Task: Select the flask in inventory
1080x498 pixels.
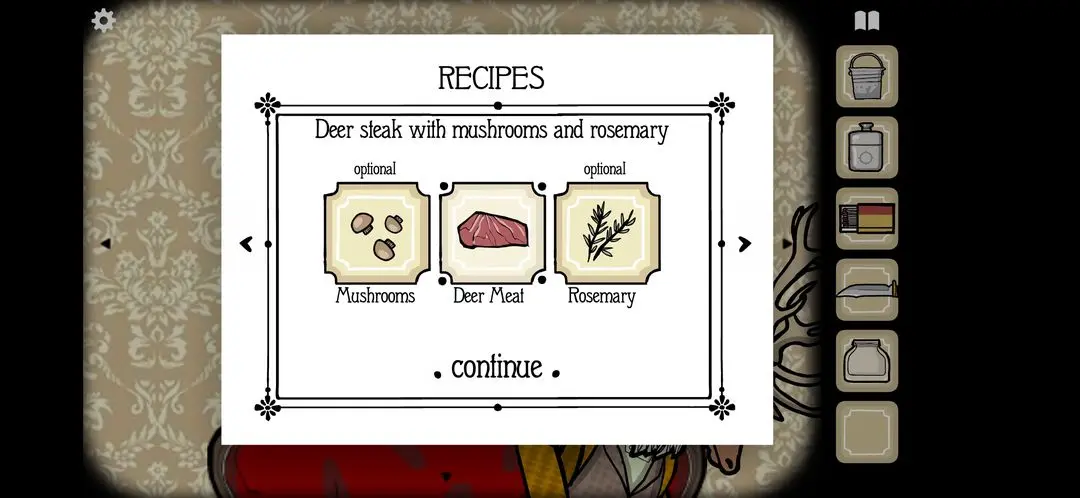Action: (866, 148)
